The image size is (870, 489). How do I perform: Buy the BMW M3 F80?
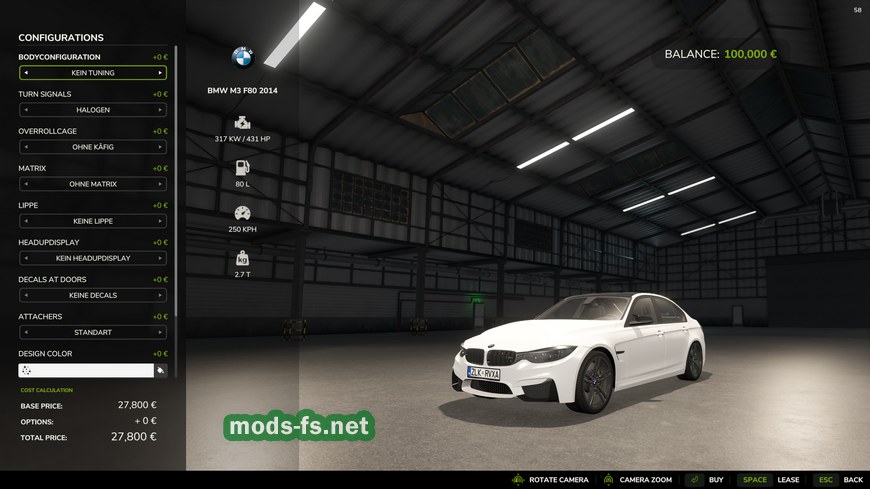pyautogui.click(x=705, y=480)
